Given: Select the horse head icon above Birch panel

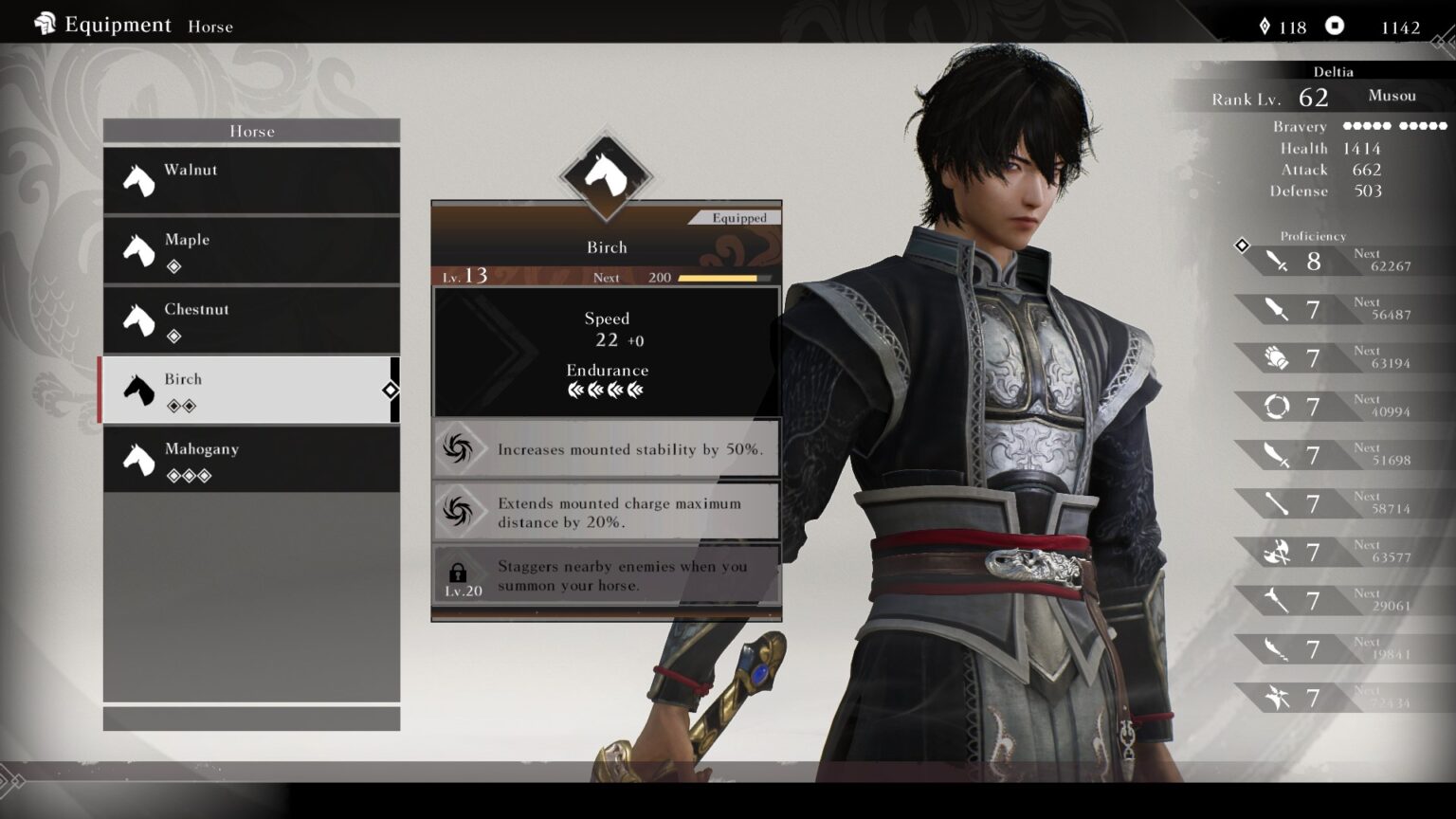Looking at the screenshot, I should click(606, 175).
